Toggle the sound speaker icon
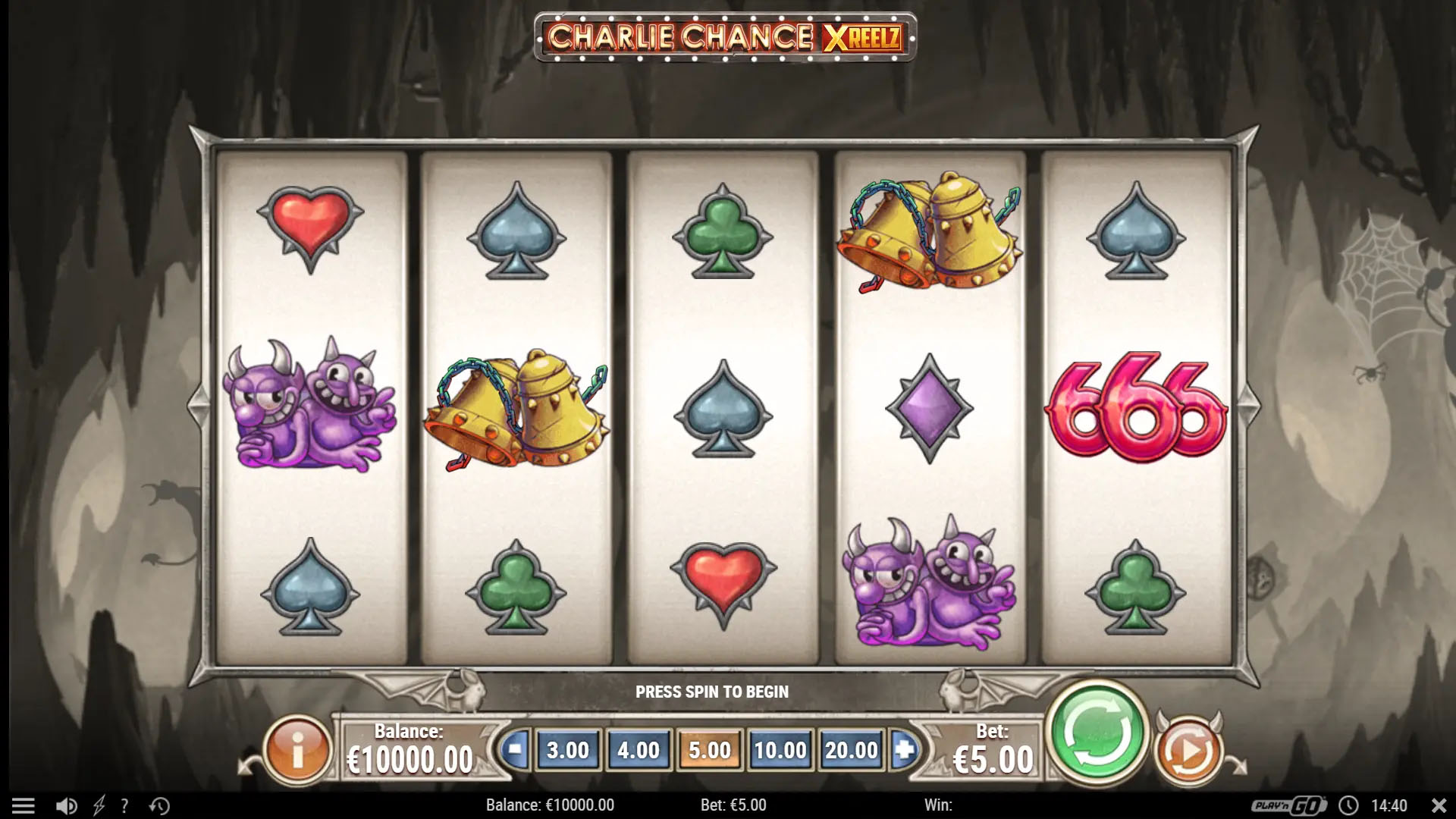This screenshot has width=1456, height=819. click(66, 805)
